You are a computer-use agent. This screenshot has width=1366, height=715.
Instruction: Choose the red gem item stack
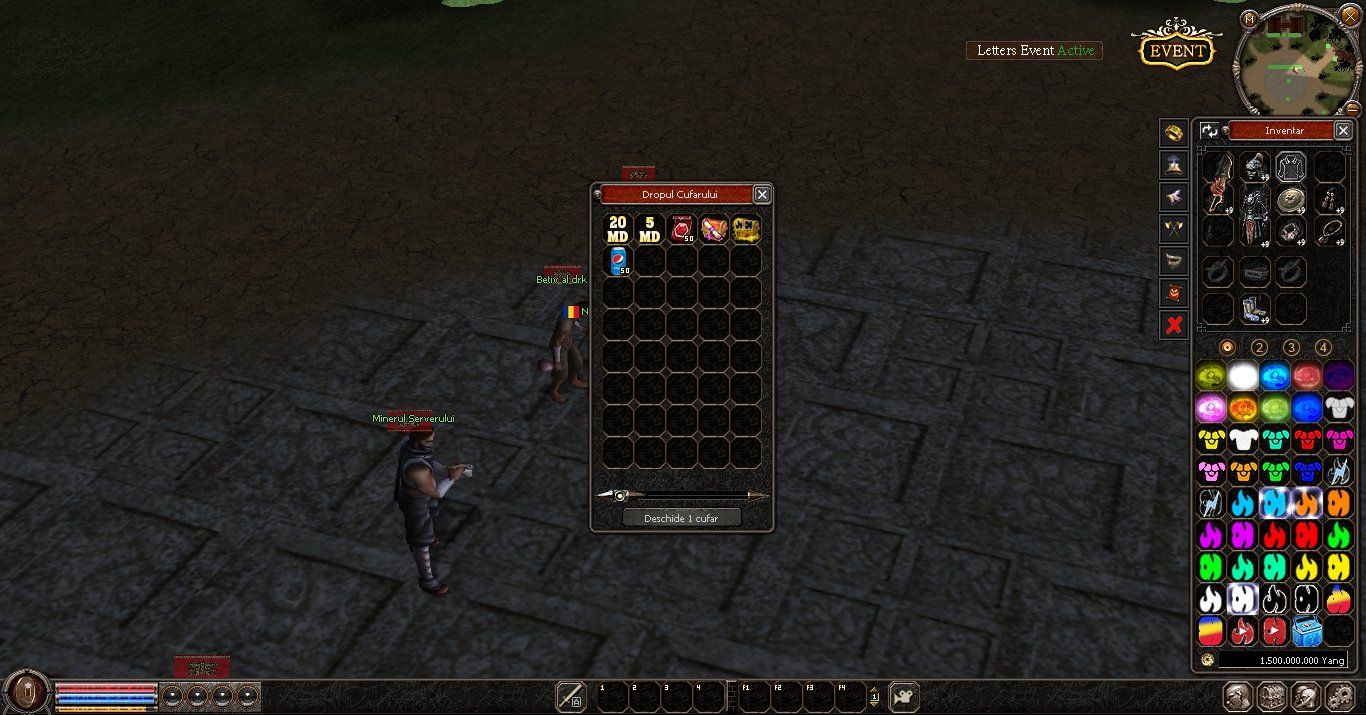pyautogui.click(x=682, y=229)
